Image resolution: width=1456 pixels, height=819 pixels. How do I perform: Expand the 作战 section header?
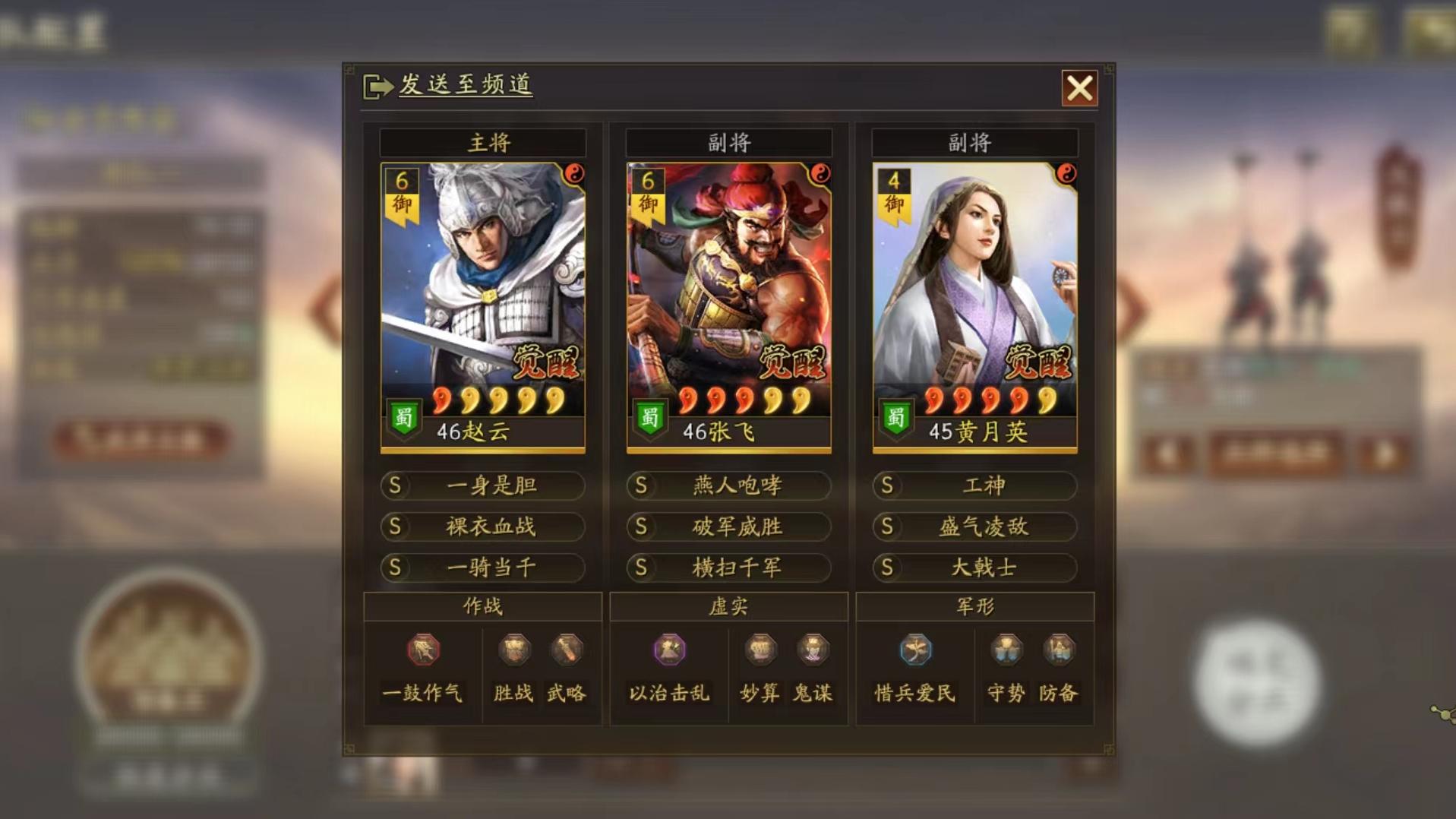(484, 605)
